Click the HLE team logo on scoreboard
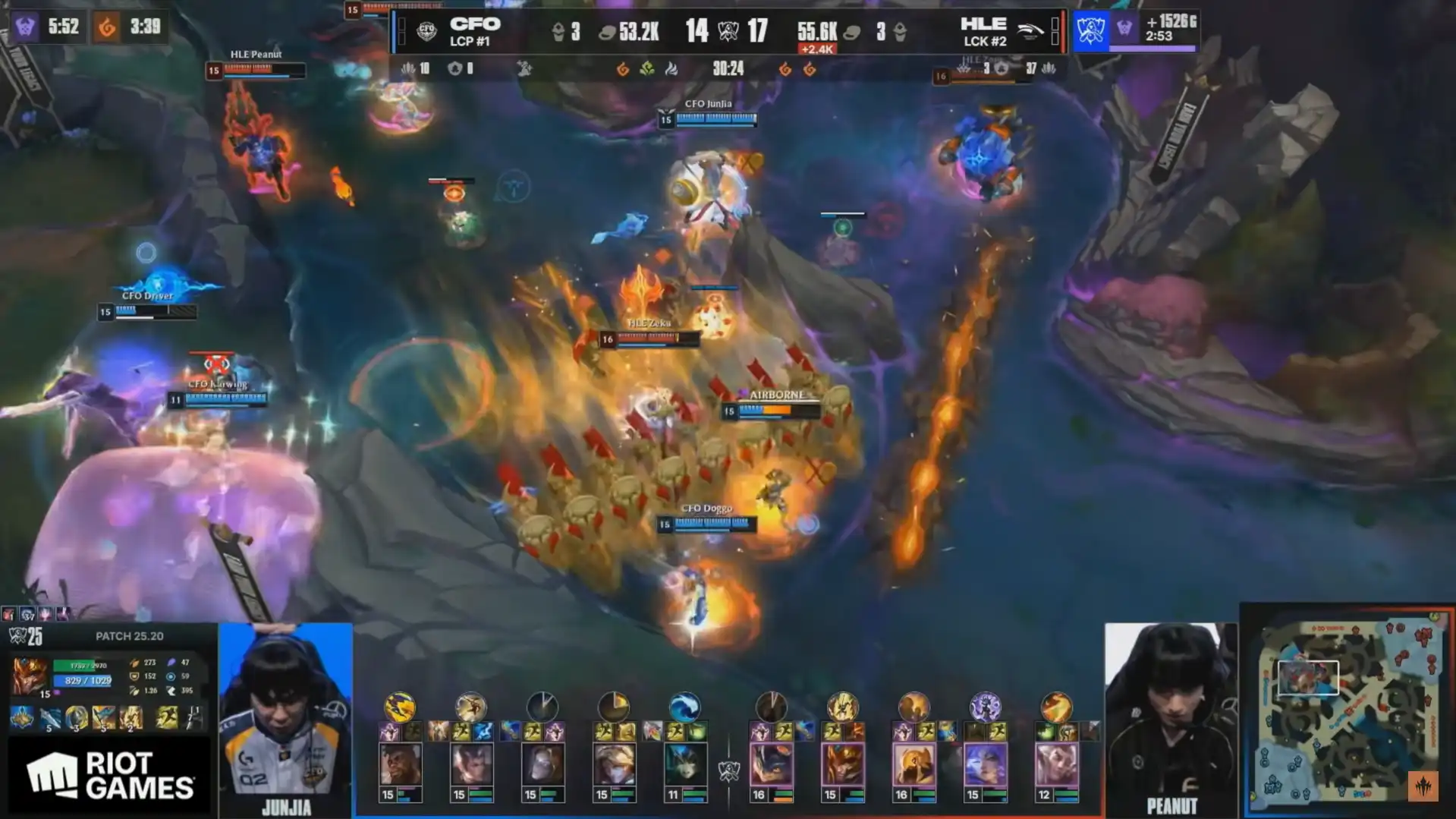 click(x=1030, y=31)
